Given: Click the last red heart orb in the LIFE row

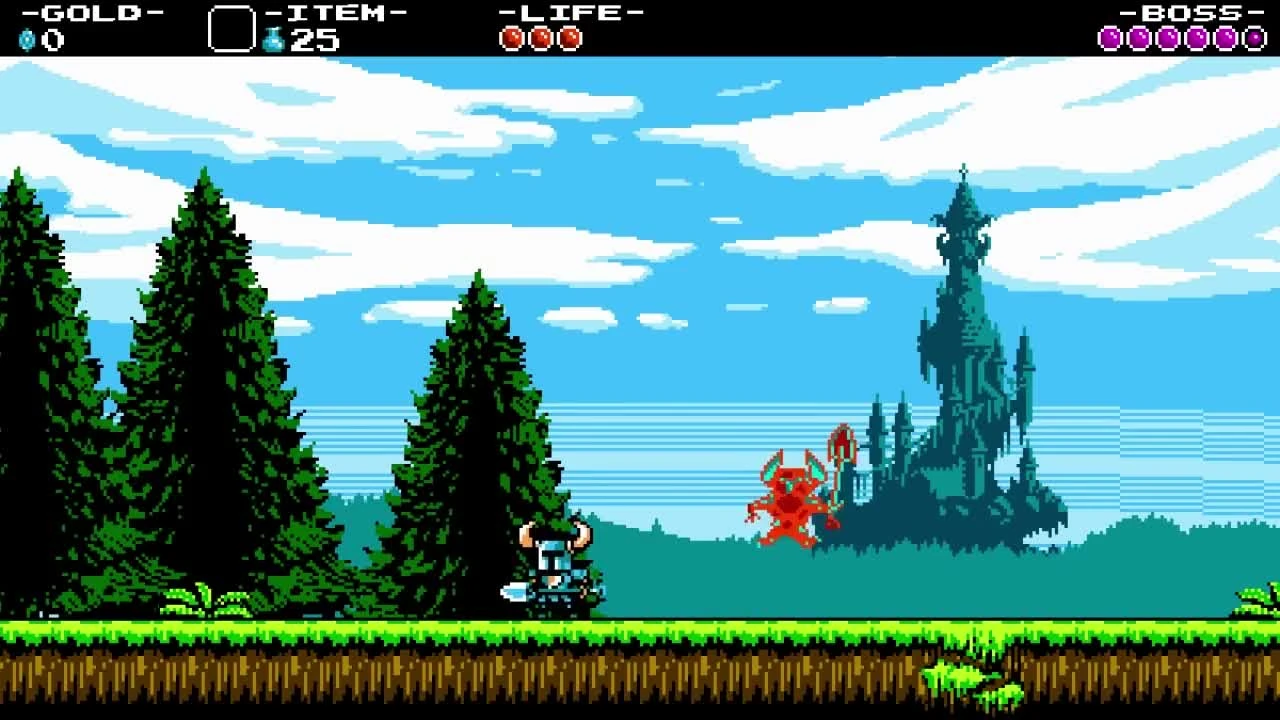Looking at the screenshot, I should (569, 37).
